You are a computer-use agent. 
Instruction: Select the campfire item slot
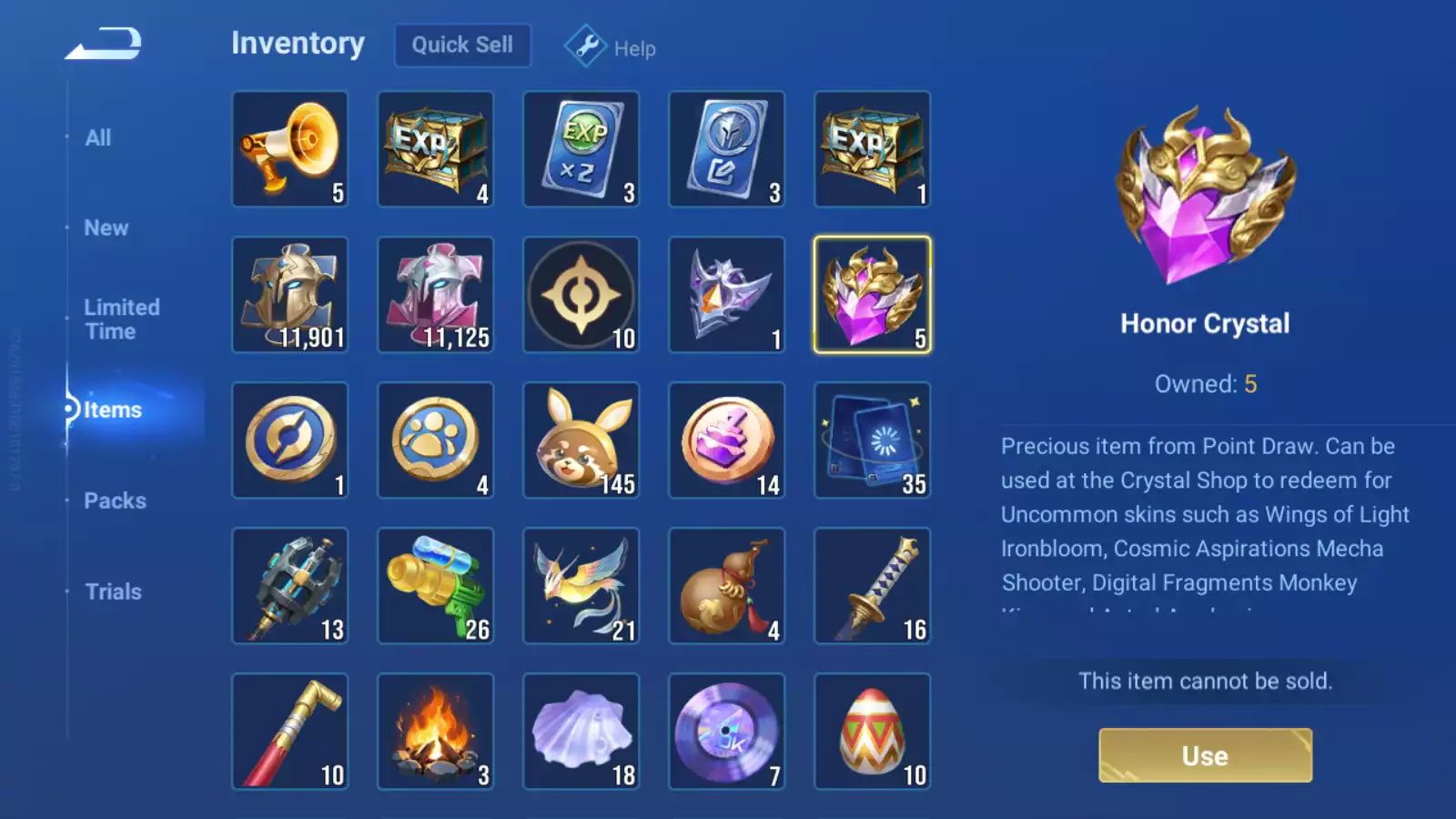(436, 732)
